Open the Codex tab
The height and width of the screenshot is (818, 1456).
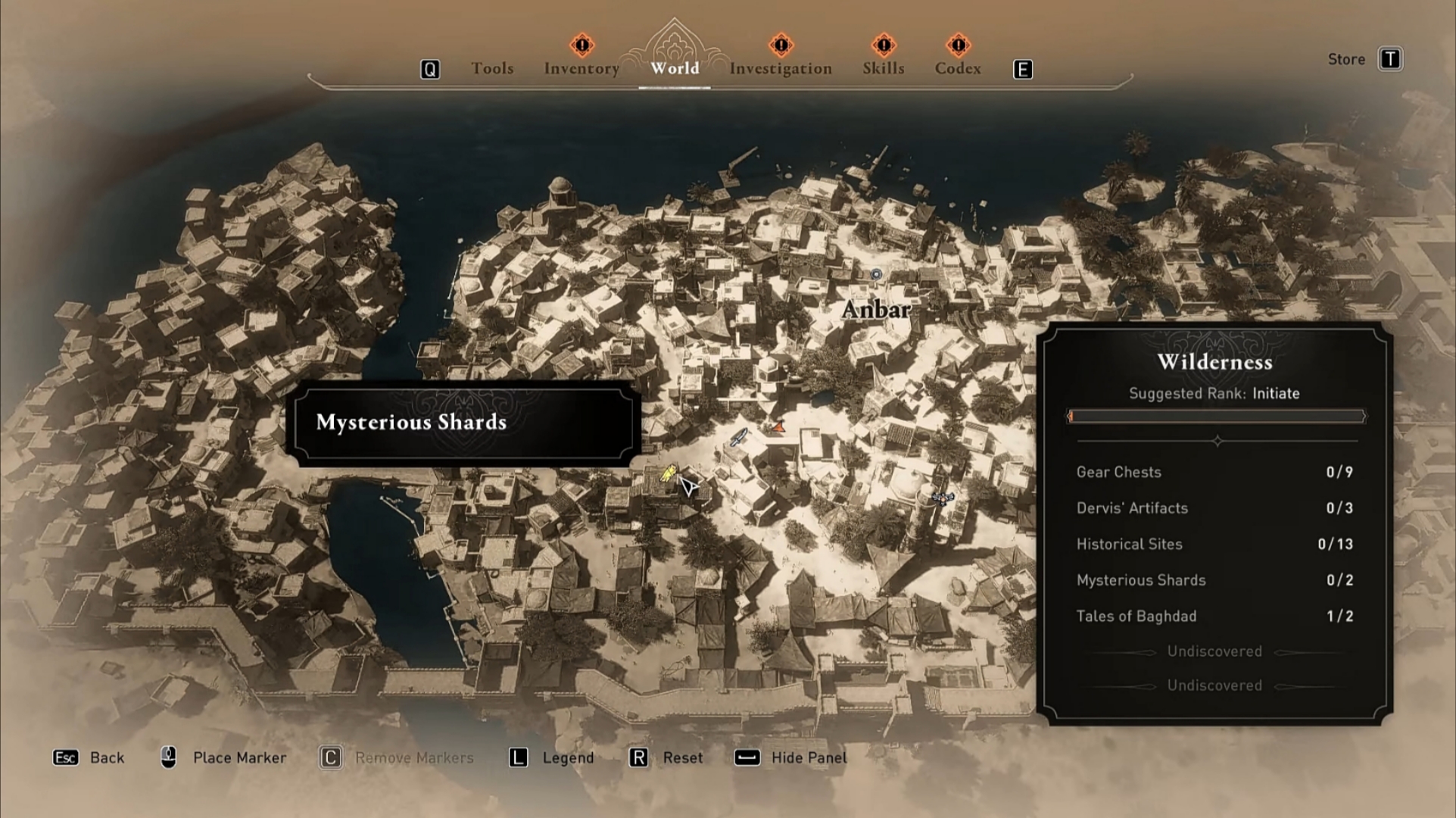point(957,68)
